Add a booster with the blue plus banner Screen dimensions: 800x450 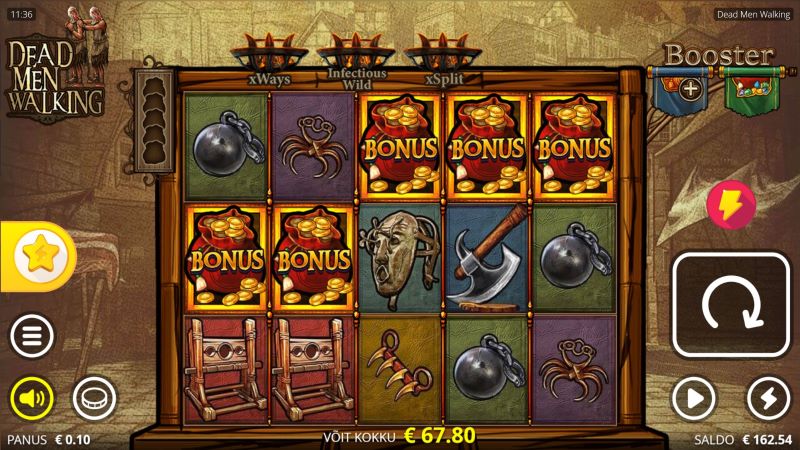690,88
